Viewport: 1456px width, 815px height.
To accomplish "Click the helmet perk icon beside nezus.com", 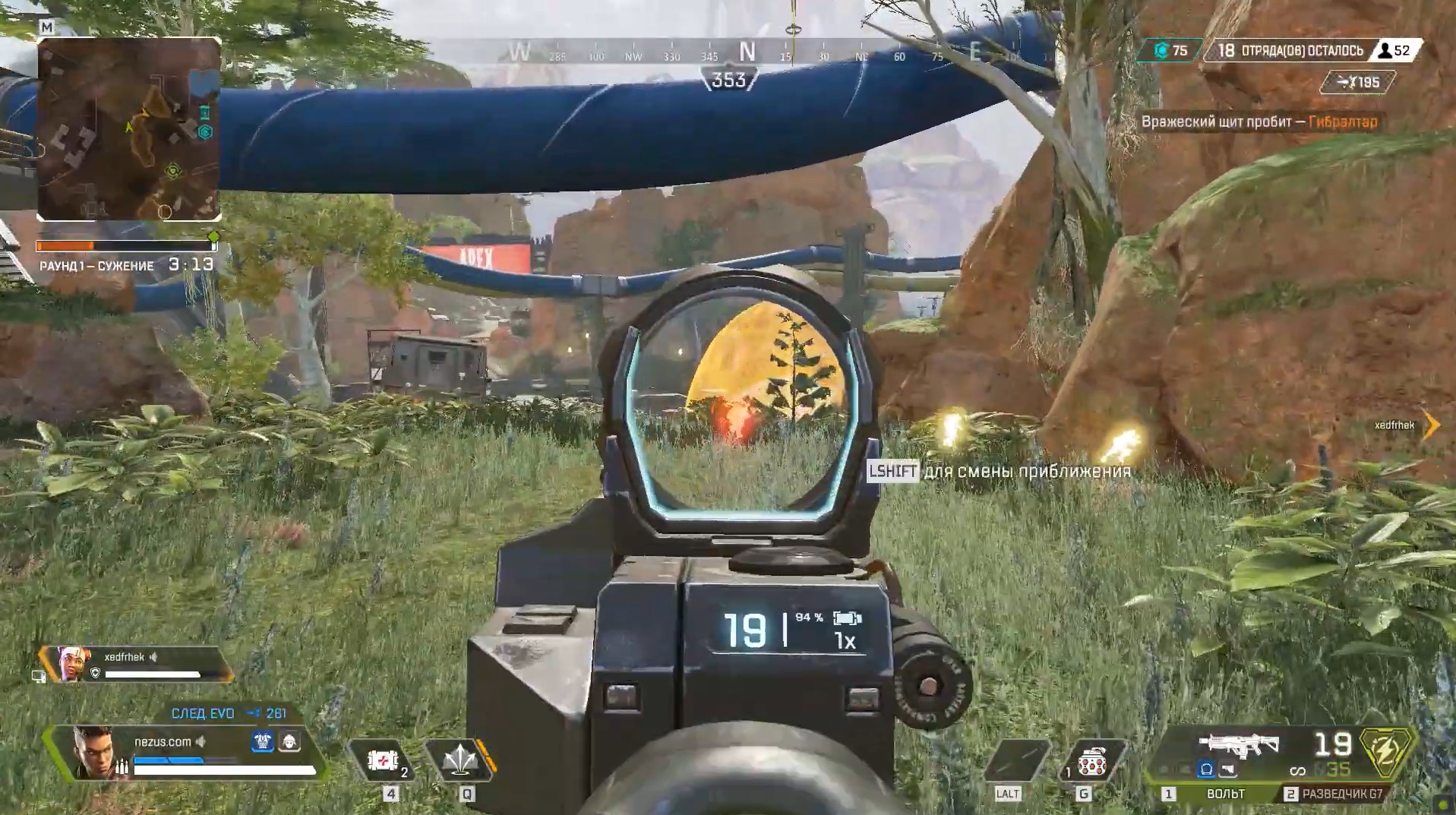I will (x=289, y=741).
